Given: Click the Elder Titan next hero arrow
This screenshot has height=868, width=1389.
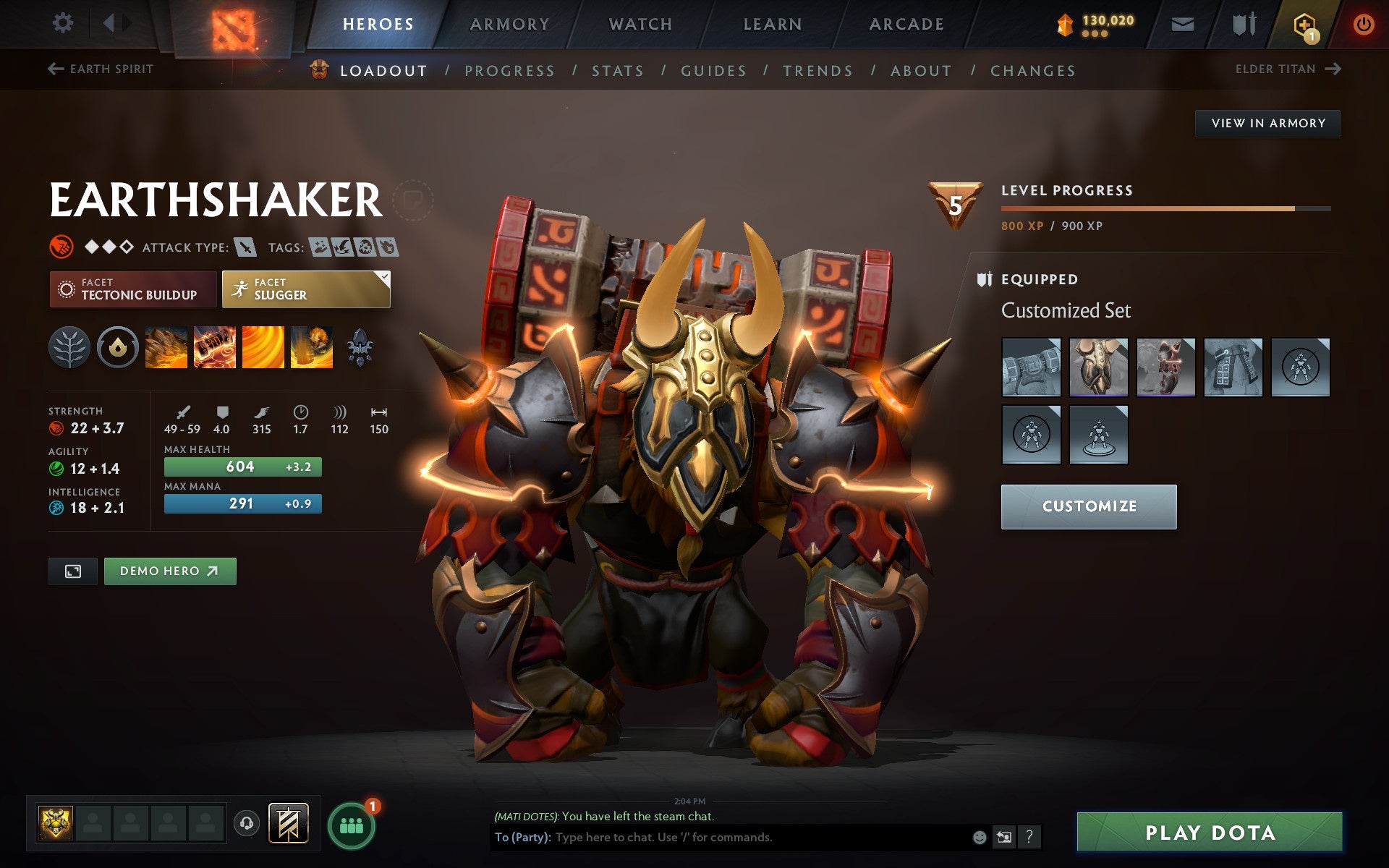Looking at the screenshot, I should (1335, 69).
